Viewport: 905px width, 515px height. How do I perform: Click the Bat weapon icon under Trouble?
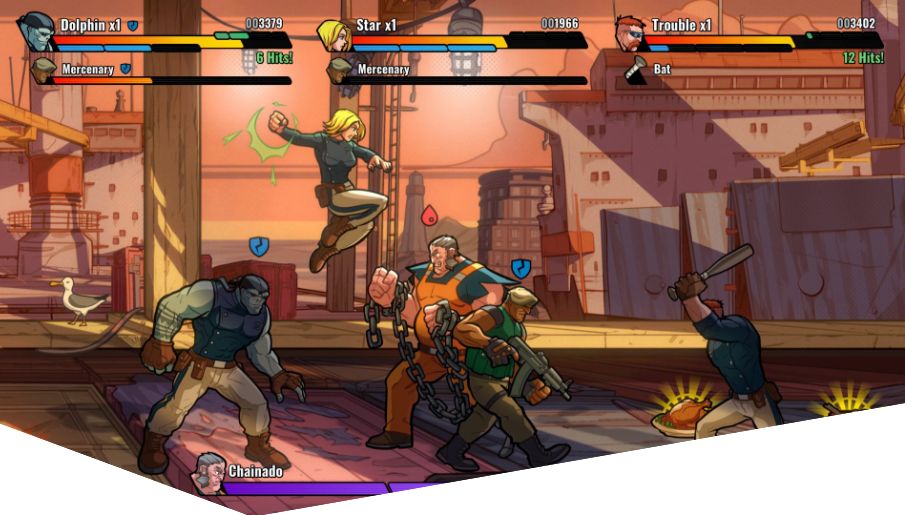coord(635,71)
